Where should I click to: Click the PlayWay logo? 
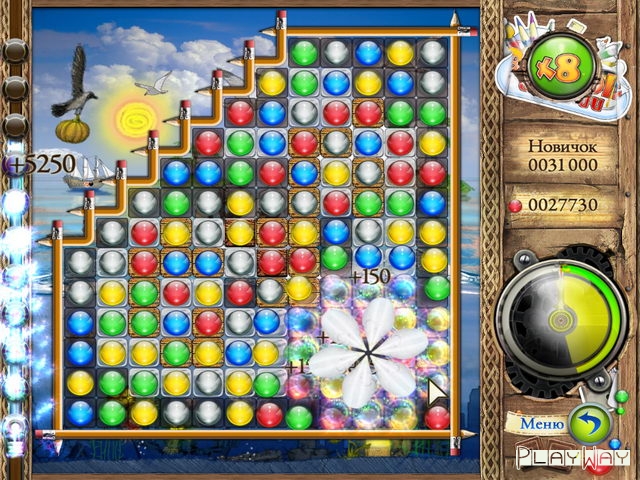[x=565, y=458]
